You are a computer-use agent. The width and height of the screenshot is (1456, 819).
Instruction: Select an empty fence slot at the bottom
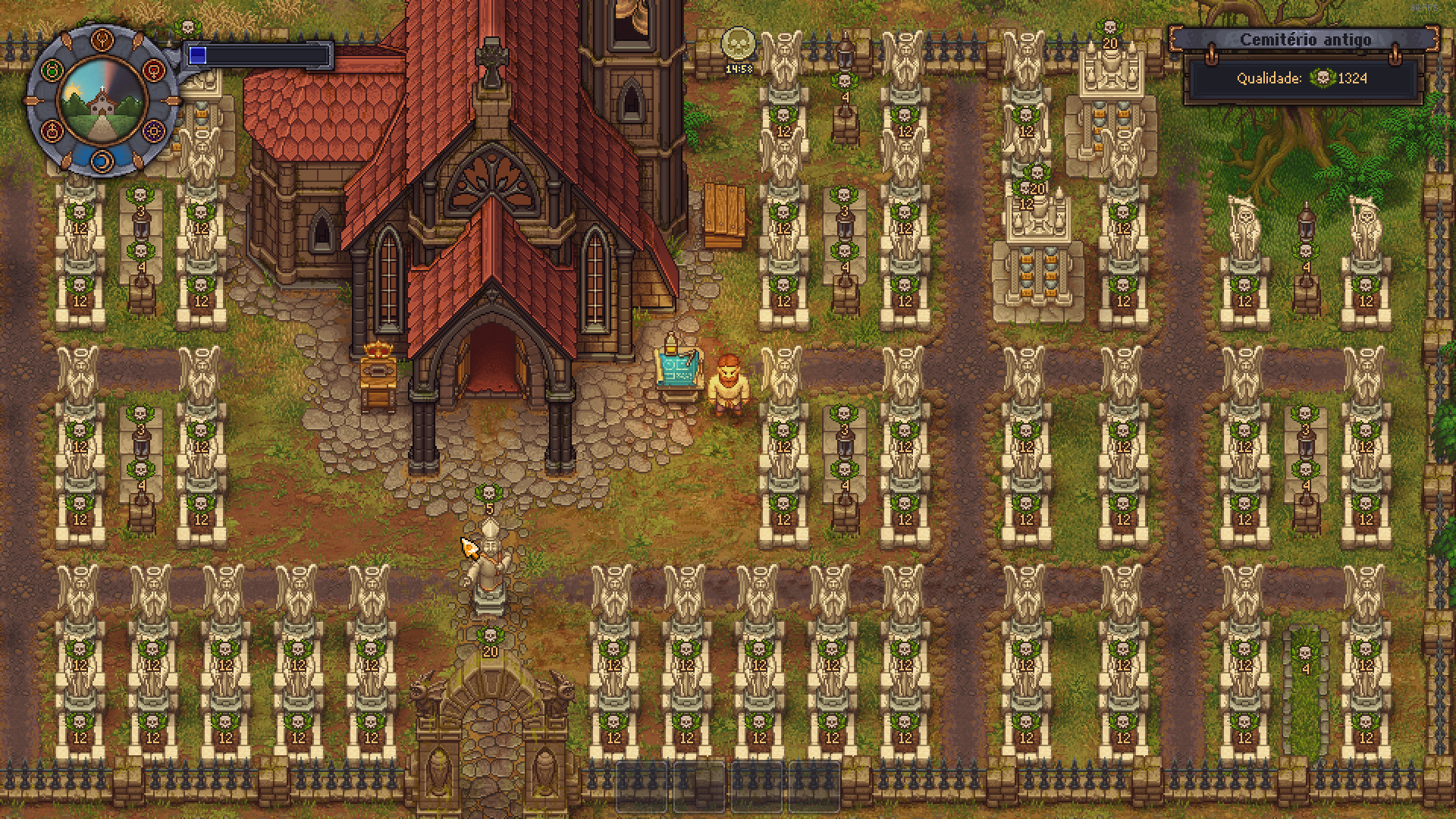(641, 789)
